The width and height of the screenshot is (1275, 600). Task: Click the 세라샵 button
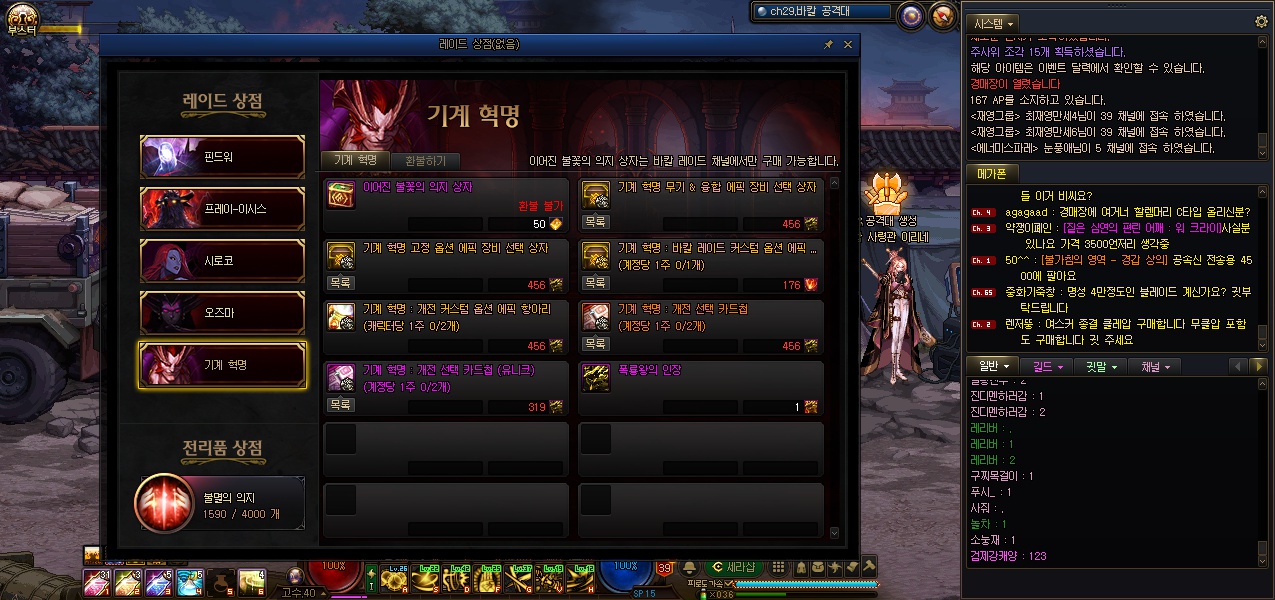pos(740,567)
